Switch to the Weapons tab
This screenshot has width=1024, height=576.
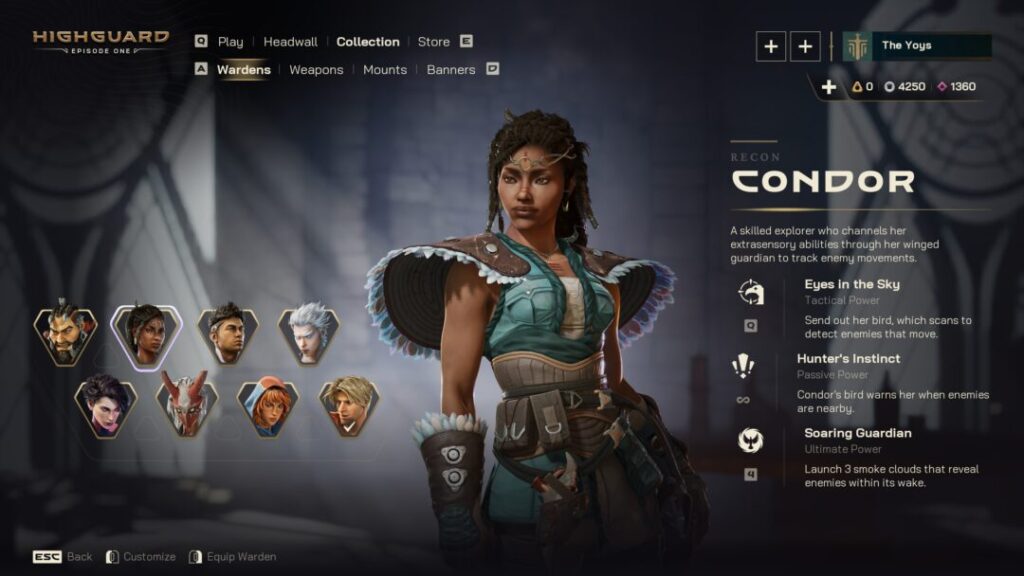pos(316,70)
